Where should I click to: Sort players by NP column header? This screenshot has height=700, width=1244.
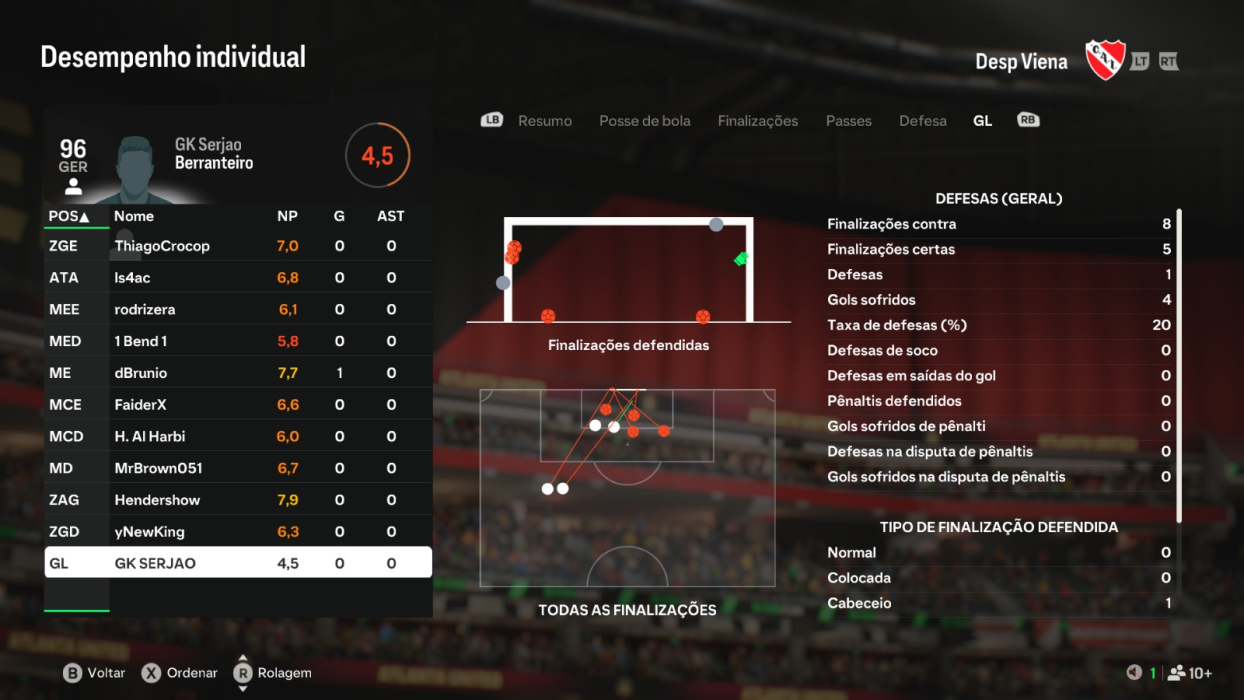[287, 216]
